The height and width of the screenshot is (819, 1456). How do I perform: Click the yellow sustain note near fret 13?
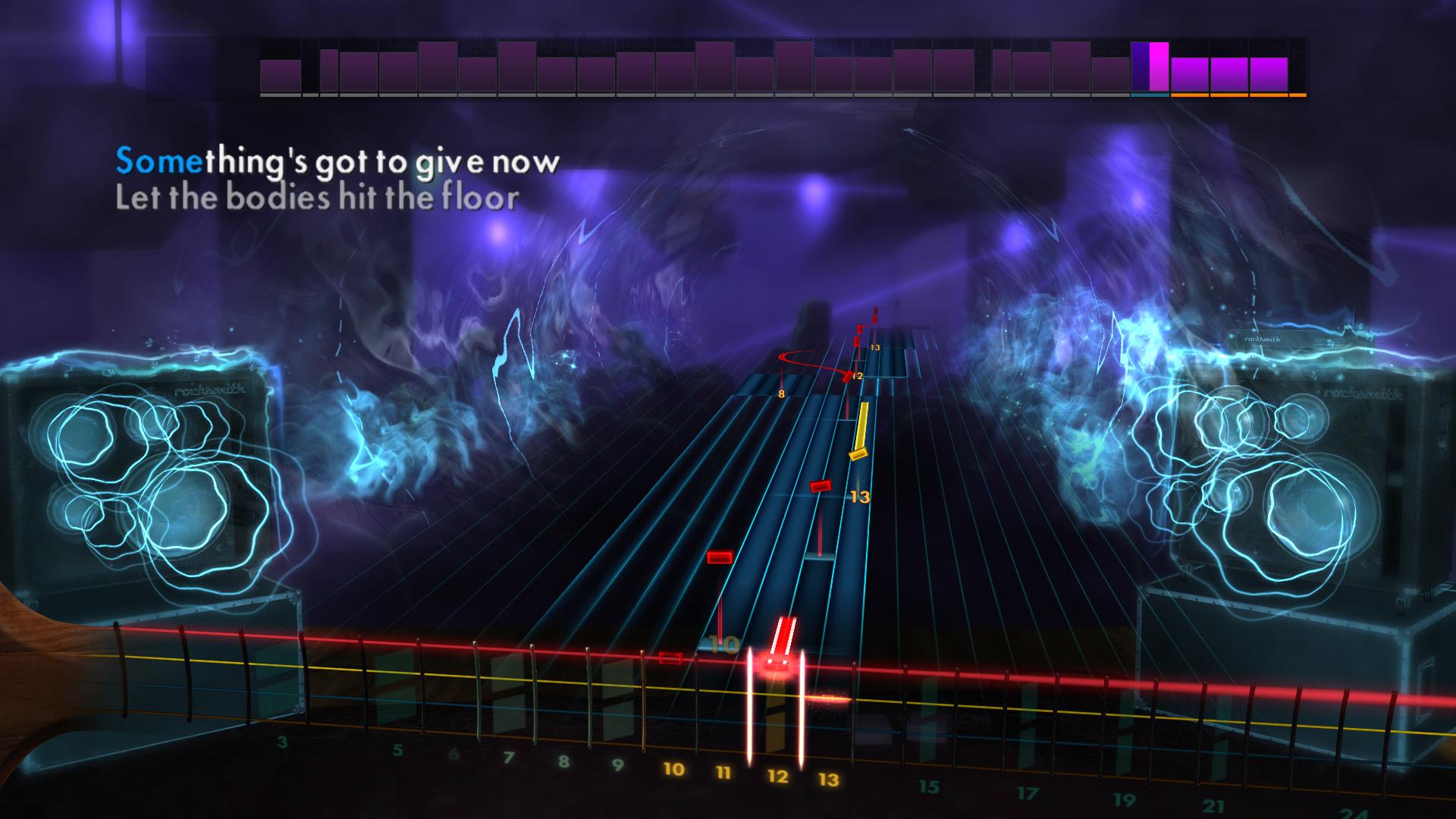[x=858, y=452]
